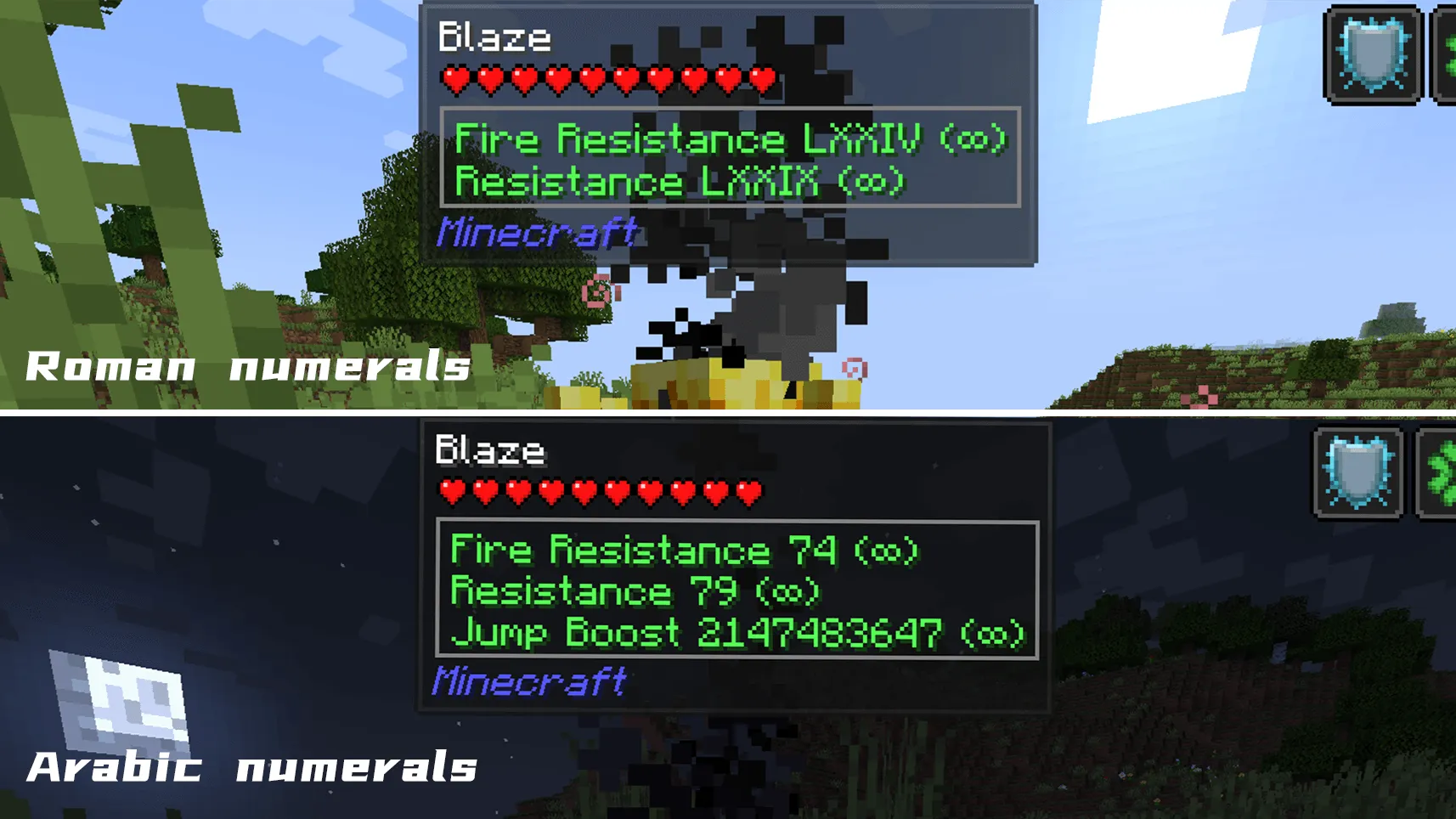
Task: Select the green effect icon in bottom-right corner
Action: 1446,472
